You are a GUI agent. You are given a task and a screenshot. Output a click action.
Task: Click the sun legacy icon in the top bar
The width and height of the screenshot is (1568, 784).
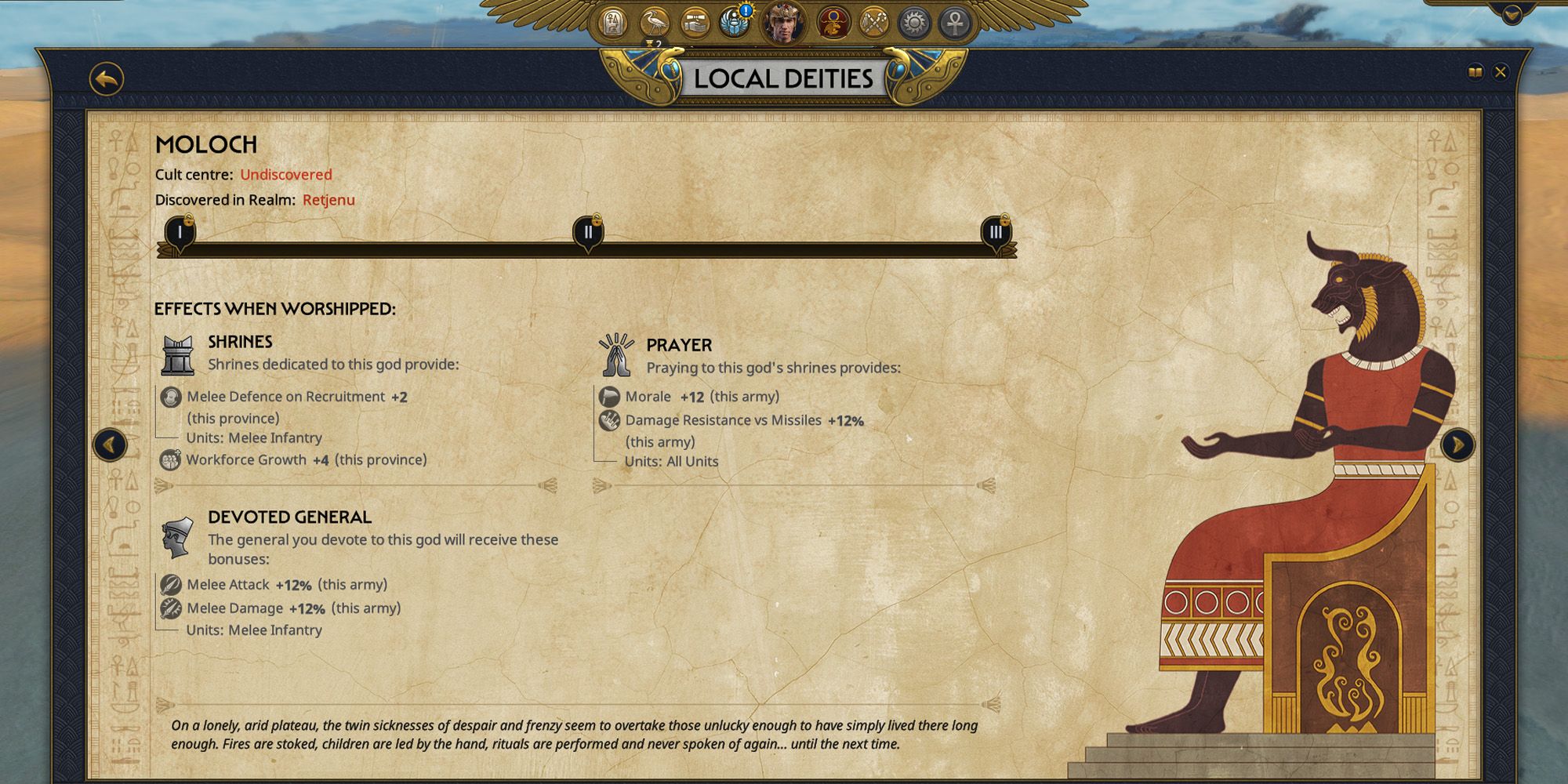916,24
